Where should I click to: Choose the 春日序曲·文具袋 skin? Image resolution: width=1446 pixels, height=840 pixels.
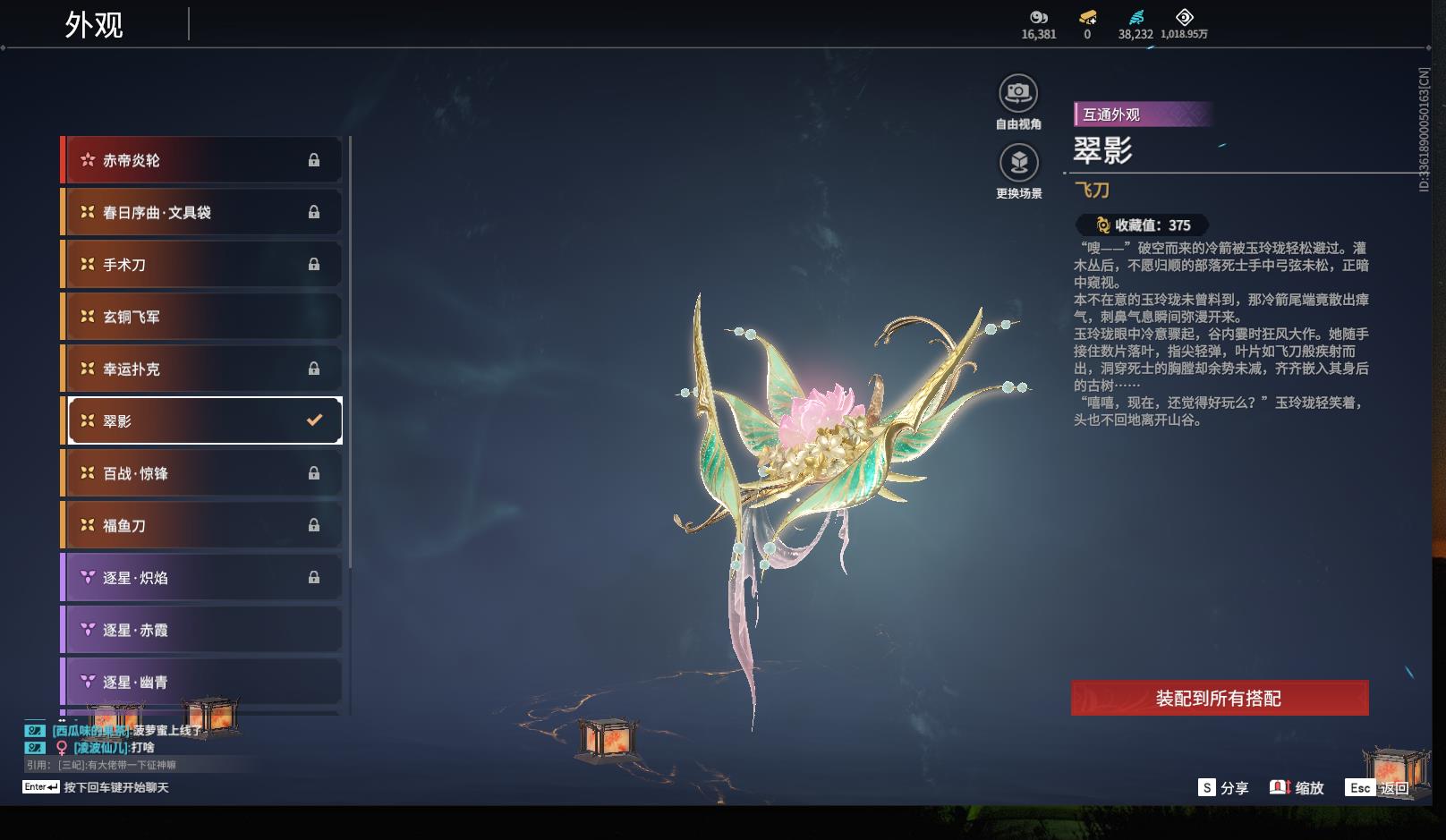202,212
